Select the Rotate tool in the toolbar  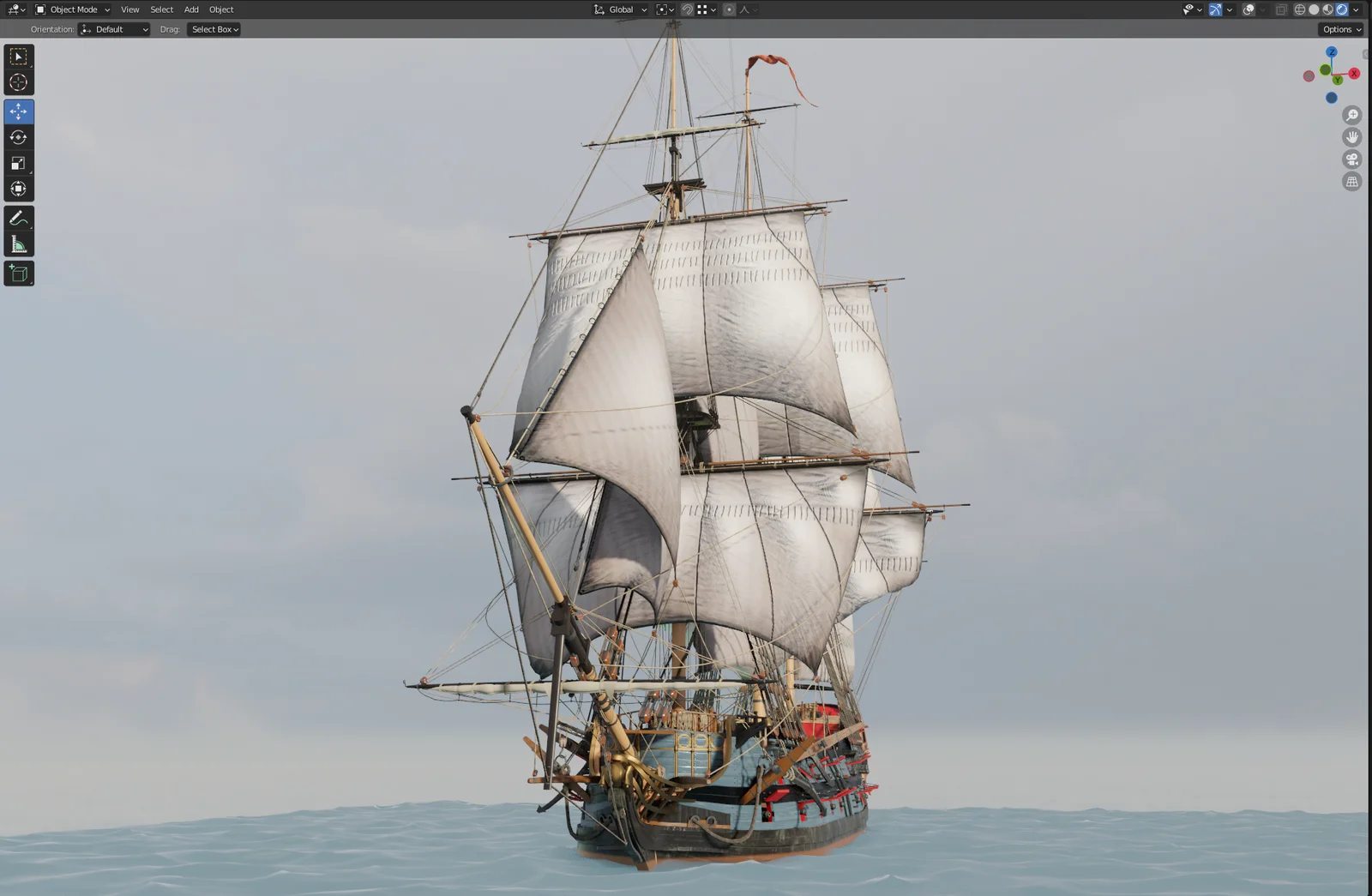(x=18, y=136)
